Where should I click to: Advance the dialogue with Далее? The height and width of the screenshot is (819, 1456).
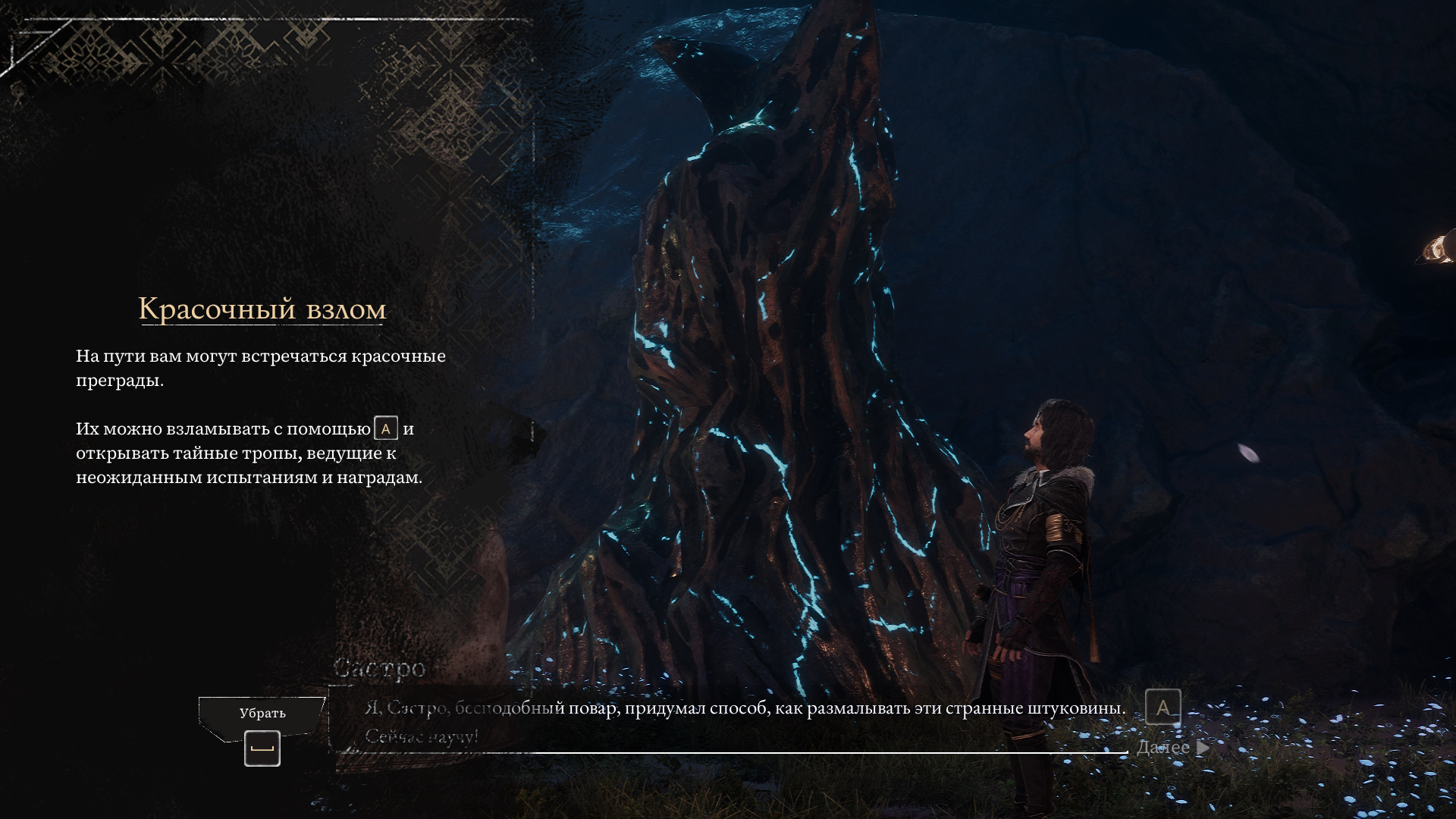(1172, 748)
